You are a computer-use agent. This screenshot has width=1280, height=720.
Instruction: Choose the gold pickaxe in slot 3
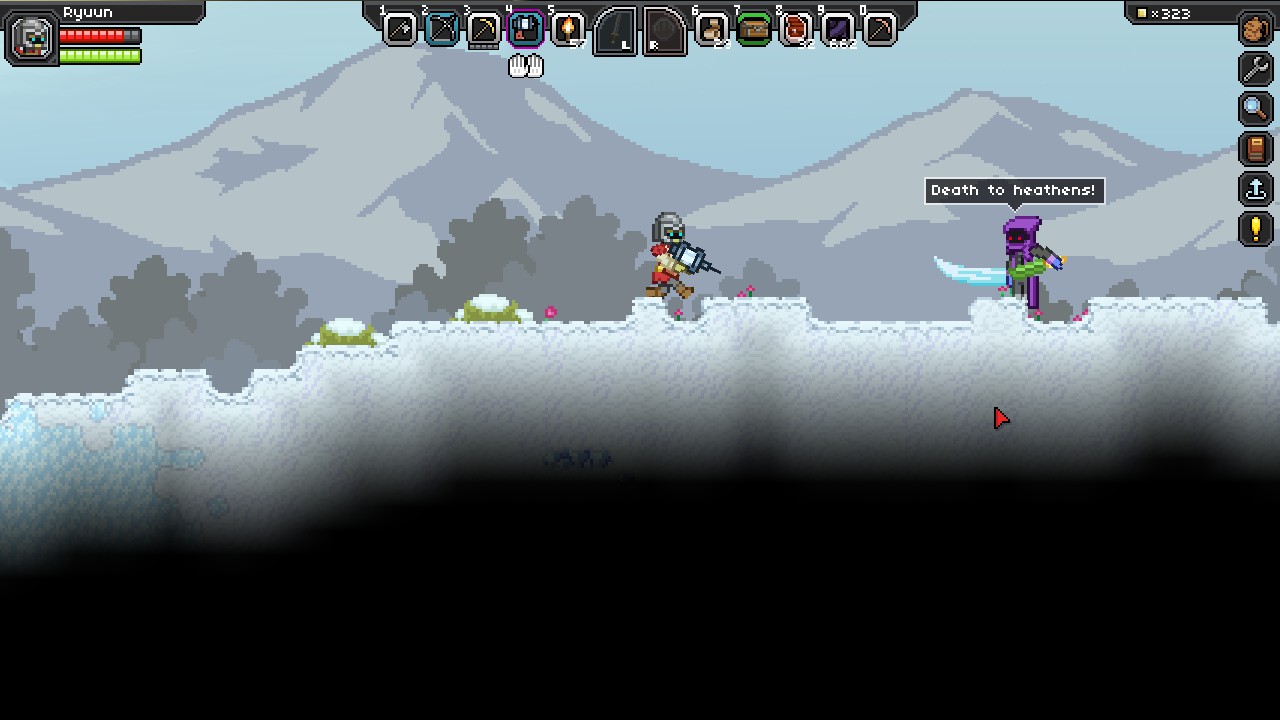click(x=484, y=29)
